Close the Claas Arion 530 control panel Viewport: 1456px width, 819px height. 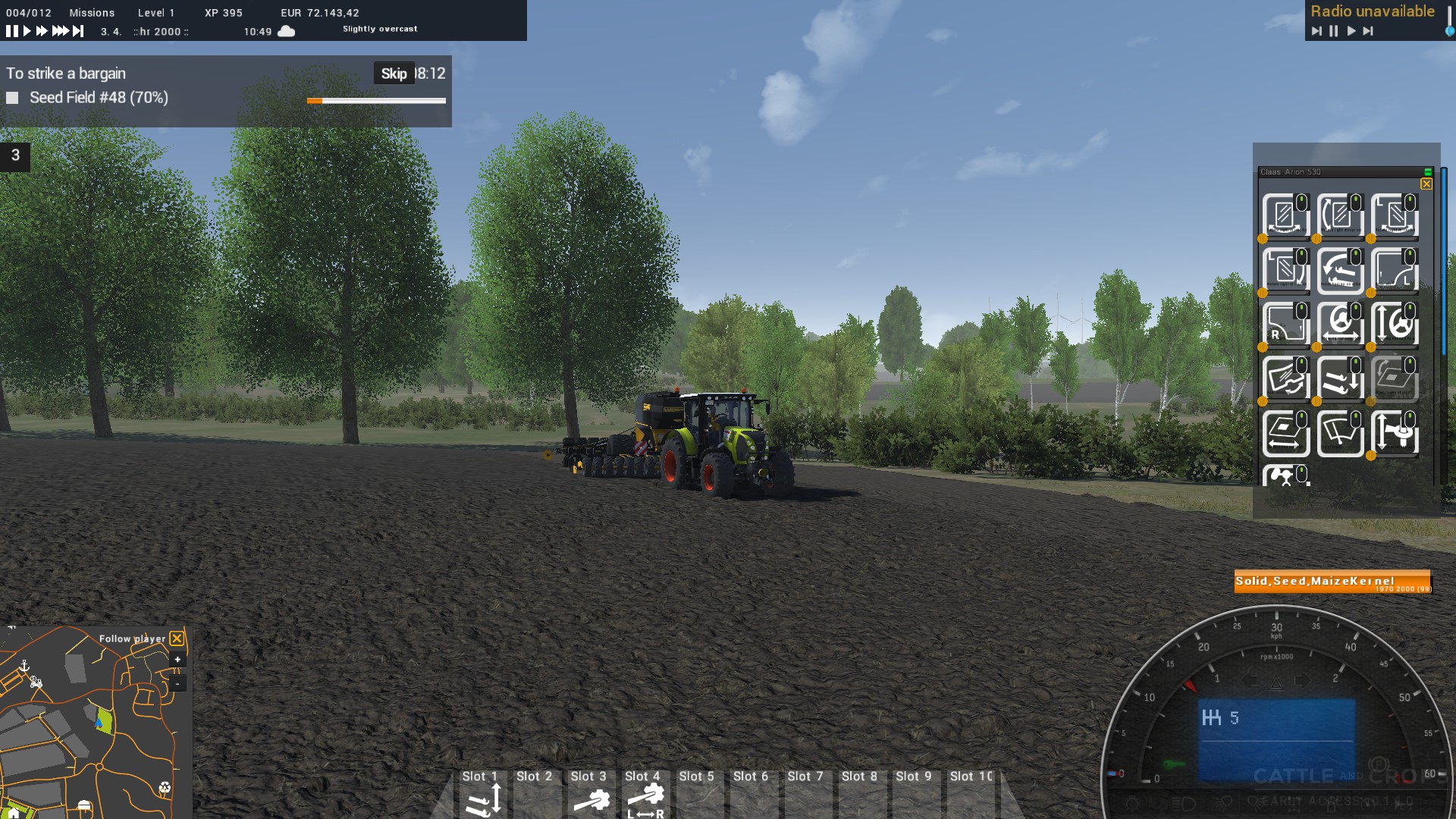[x=1426, y=184]
